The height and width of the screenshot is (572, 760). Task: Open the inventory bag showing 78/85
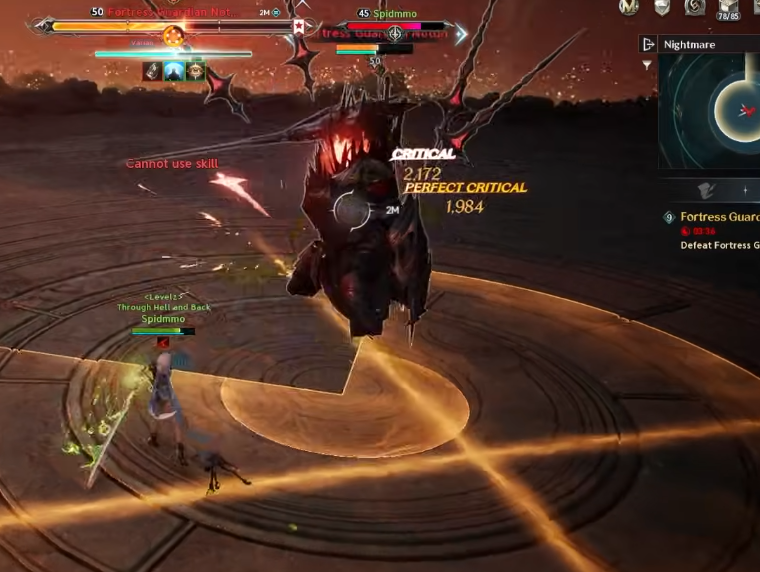(x=728, y=9)
